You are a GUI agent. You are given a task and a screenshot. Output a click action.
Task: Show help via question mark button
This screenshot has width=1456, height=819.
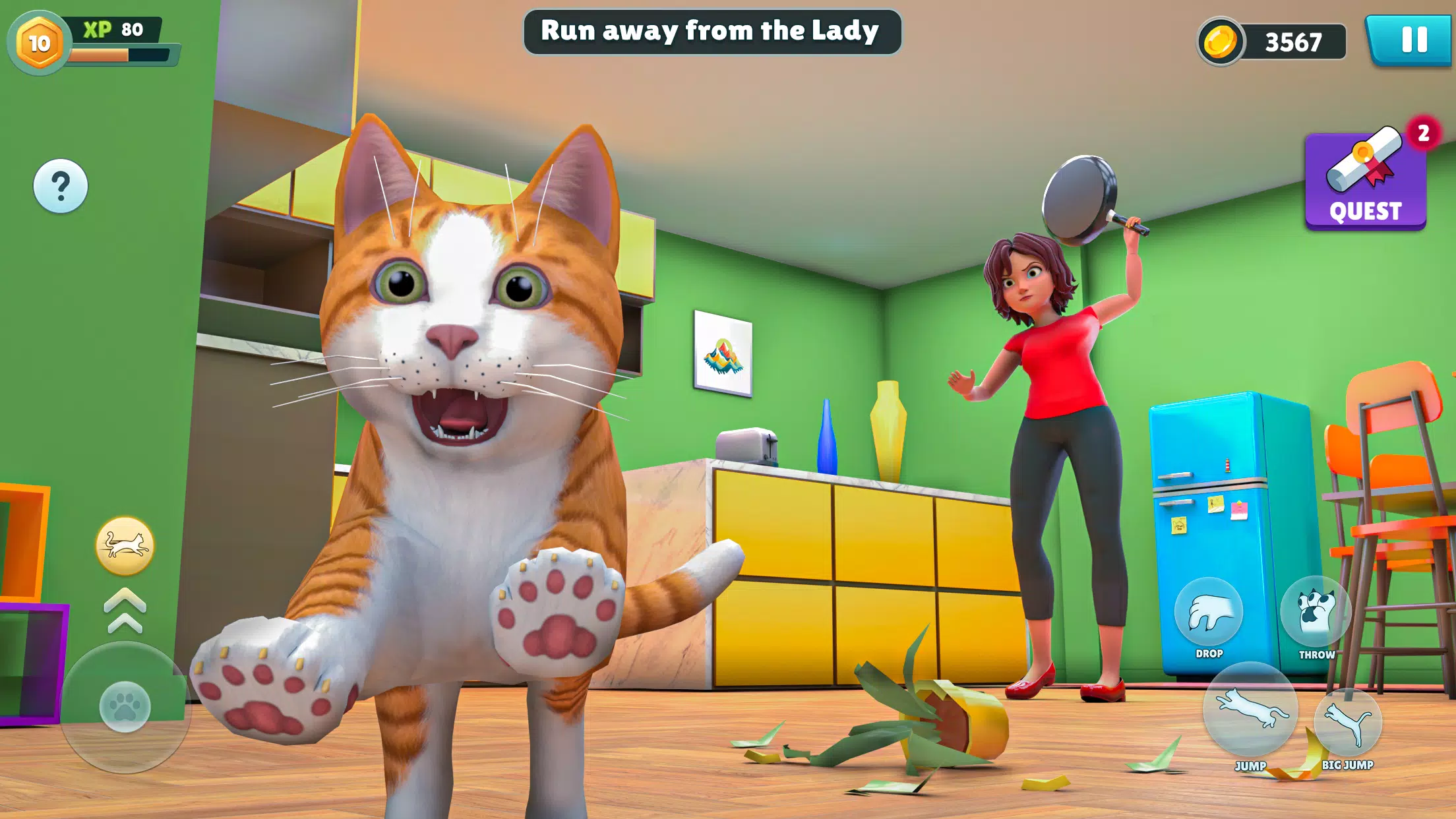[61, 186]
